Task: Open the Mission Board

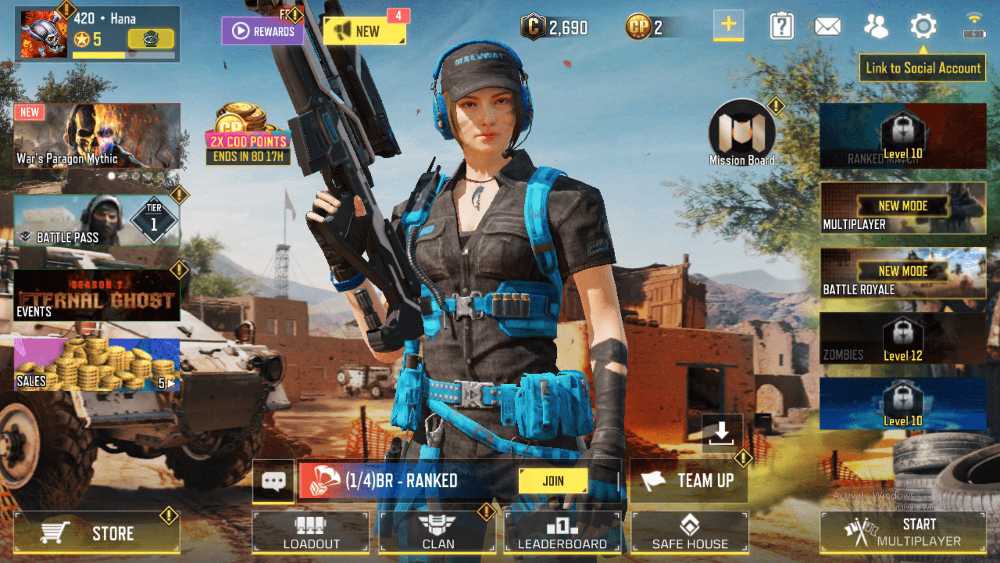Action: click(x=742, y=134)
